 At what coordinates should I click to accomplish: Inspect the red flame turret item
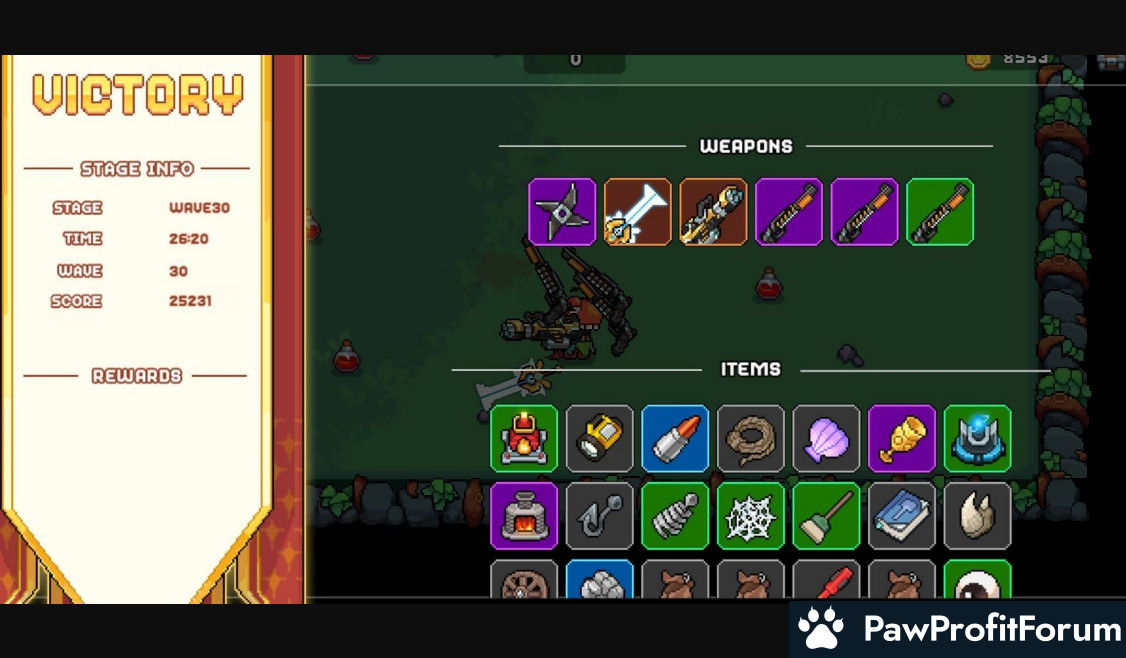click(x=524, y=438)
